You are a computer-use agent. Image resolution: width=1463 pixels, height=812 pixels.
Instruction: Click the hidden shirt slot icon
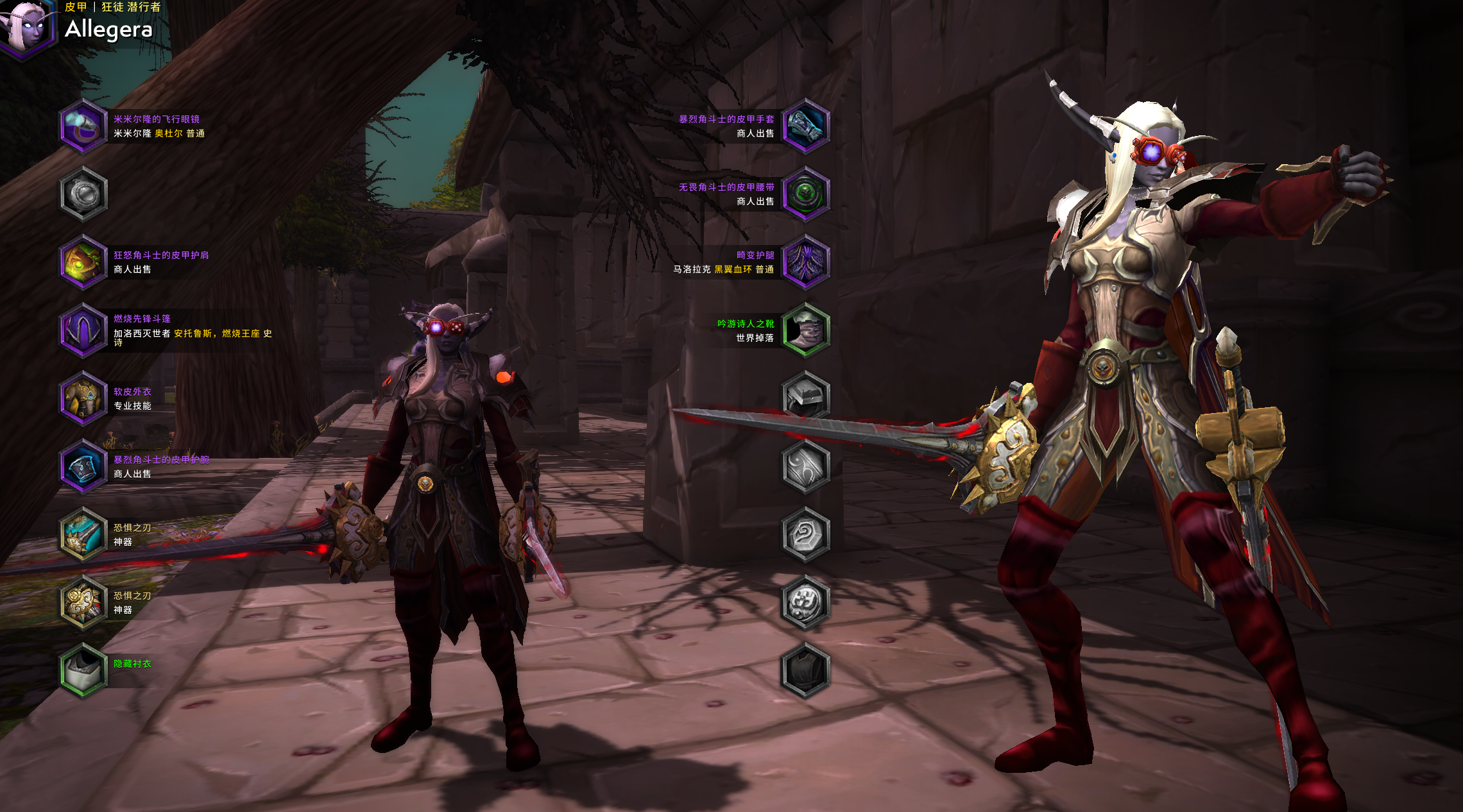point(83,670)
